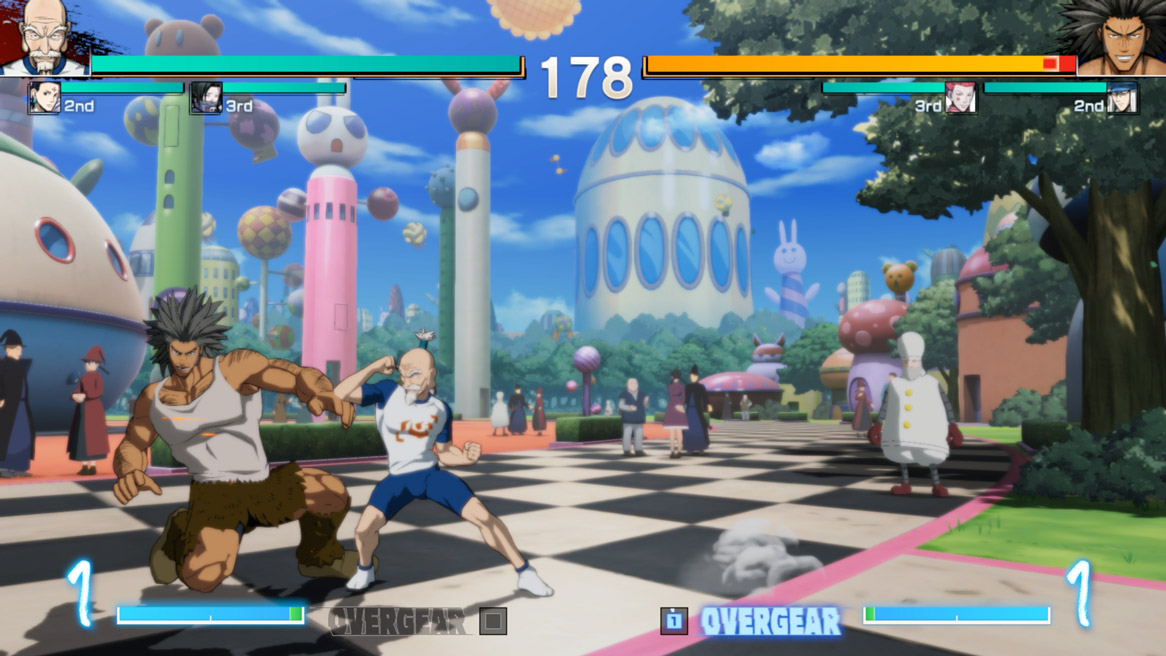Viewport: 1166px width, 656px height.
Task: Pick right team's 3rd teammate portrait
Action: [x=960, y=98]
